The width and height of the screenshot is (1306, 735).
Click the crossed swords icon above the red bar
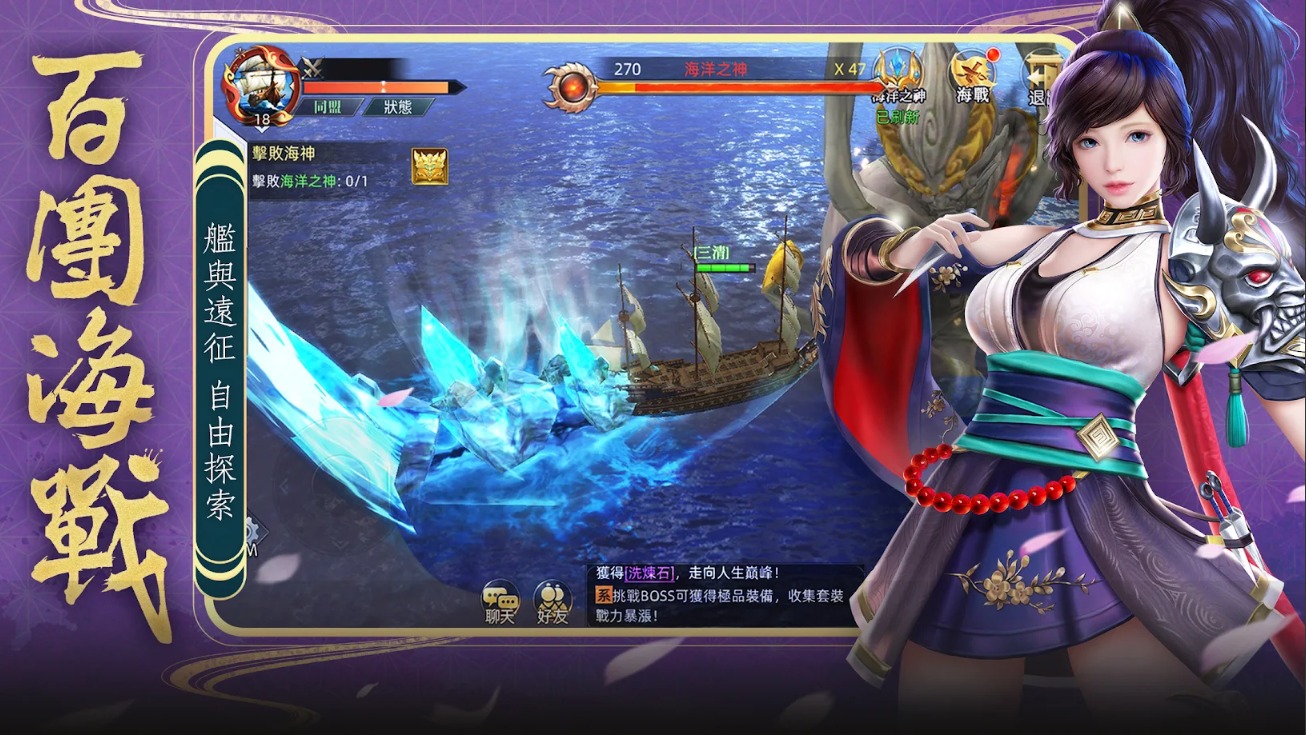tap(311, 66)
